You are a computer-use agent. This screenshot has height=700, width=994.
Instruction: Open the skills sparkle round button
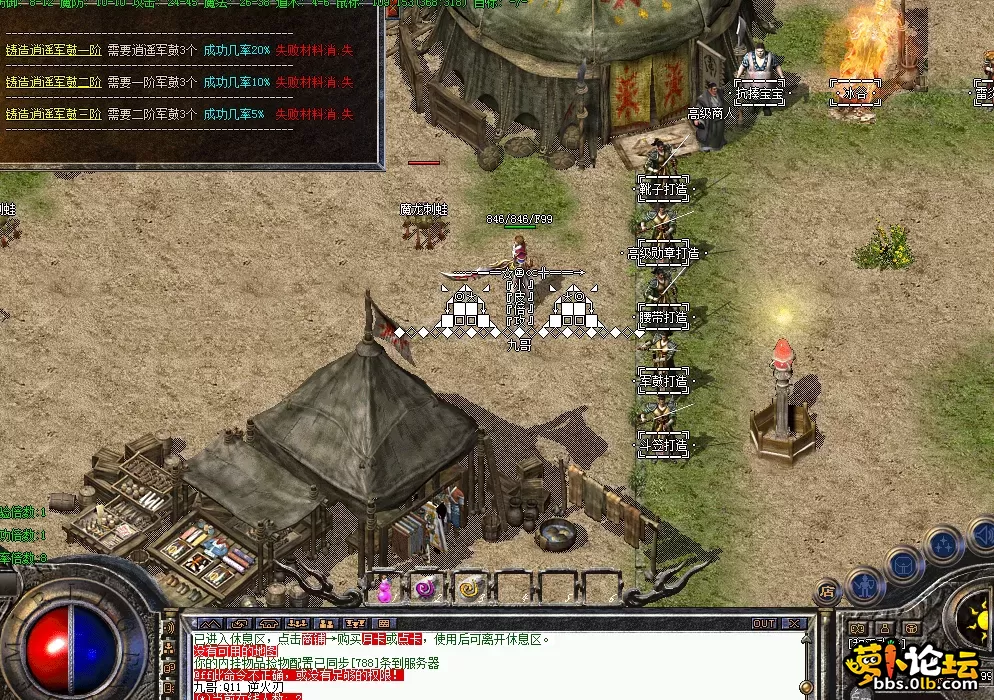[943, 545]
